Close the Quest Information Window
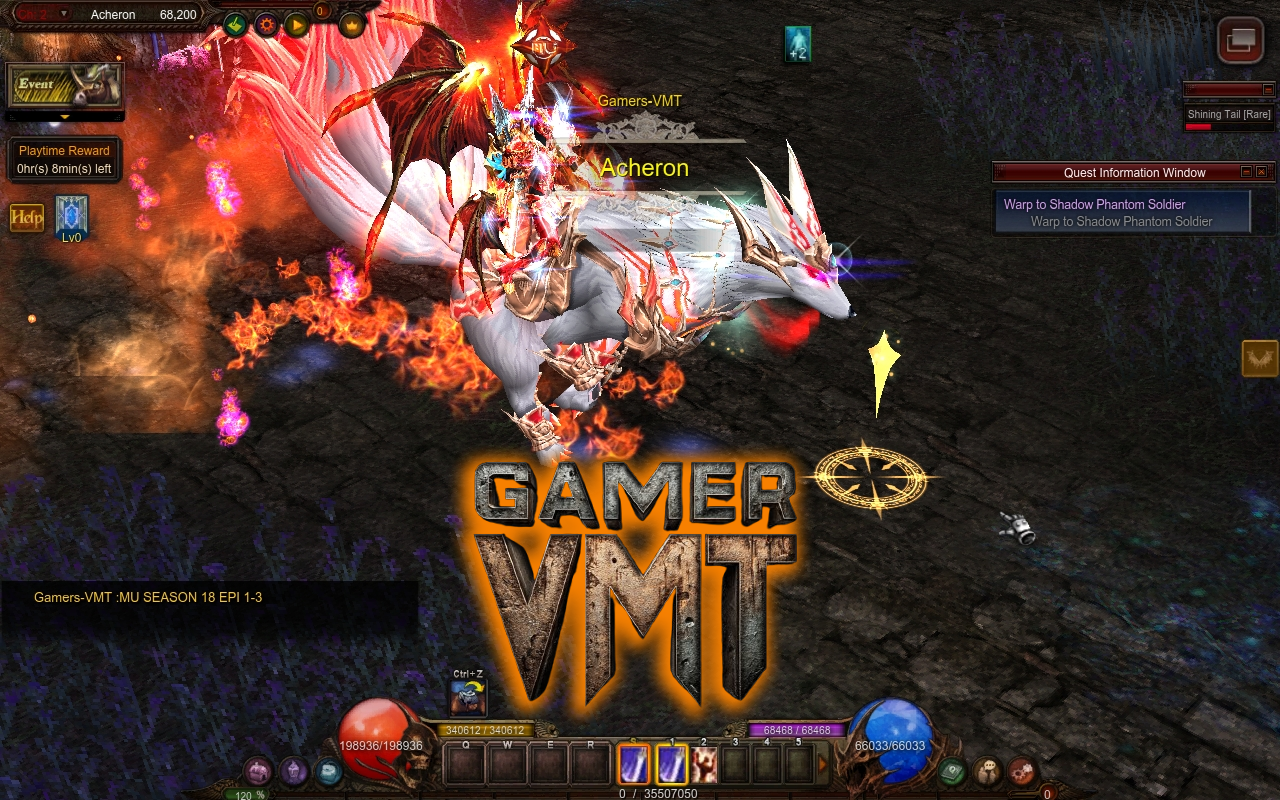This screenshot has width=1280, height=800. click(1262, 172)
